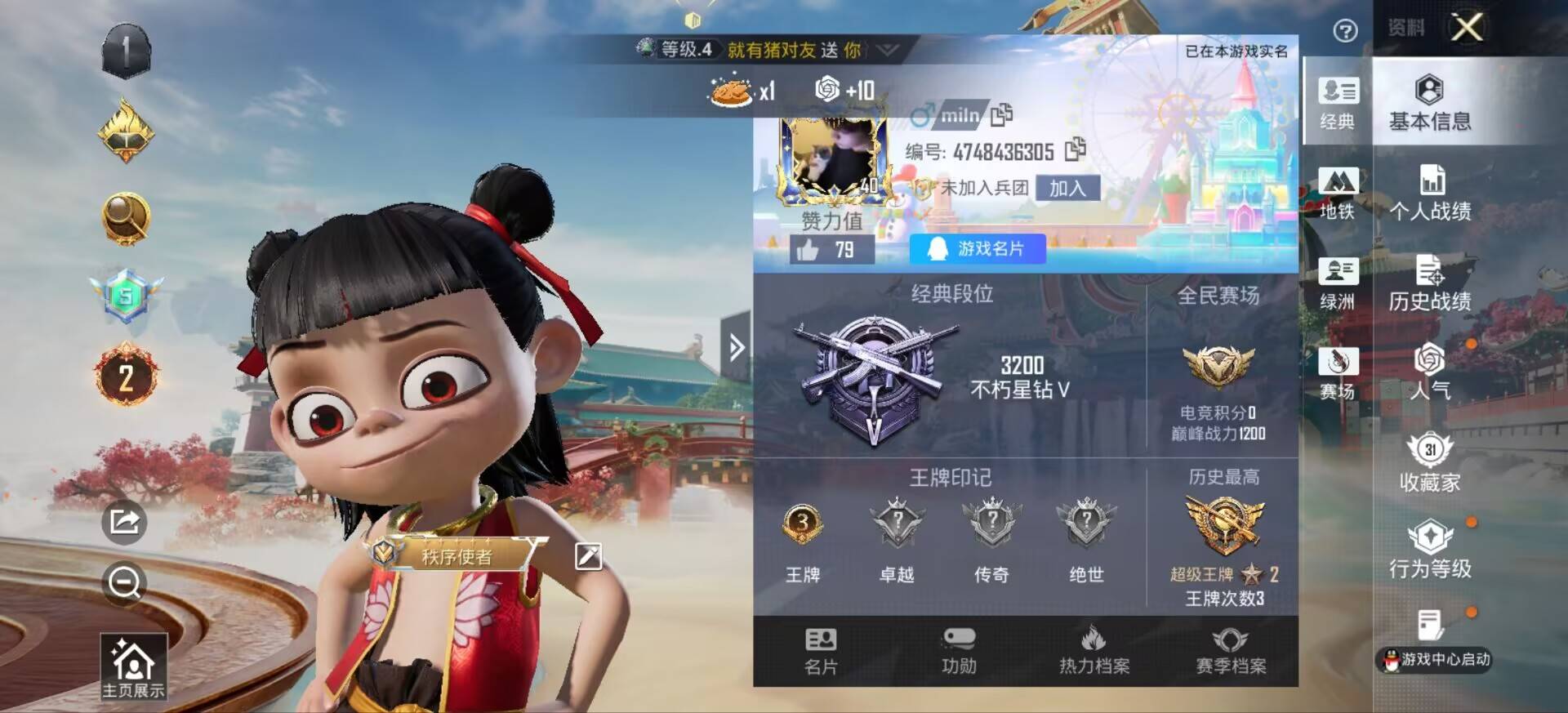Open the 热力档案 heat archive tab

coord(1094,651)
